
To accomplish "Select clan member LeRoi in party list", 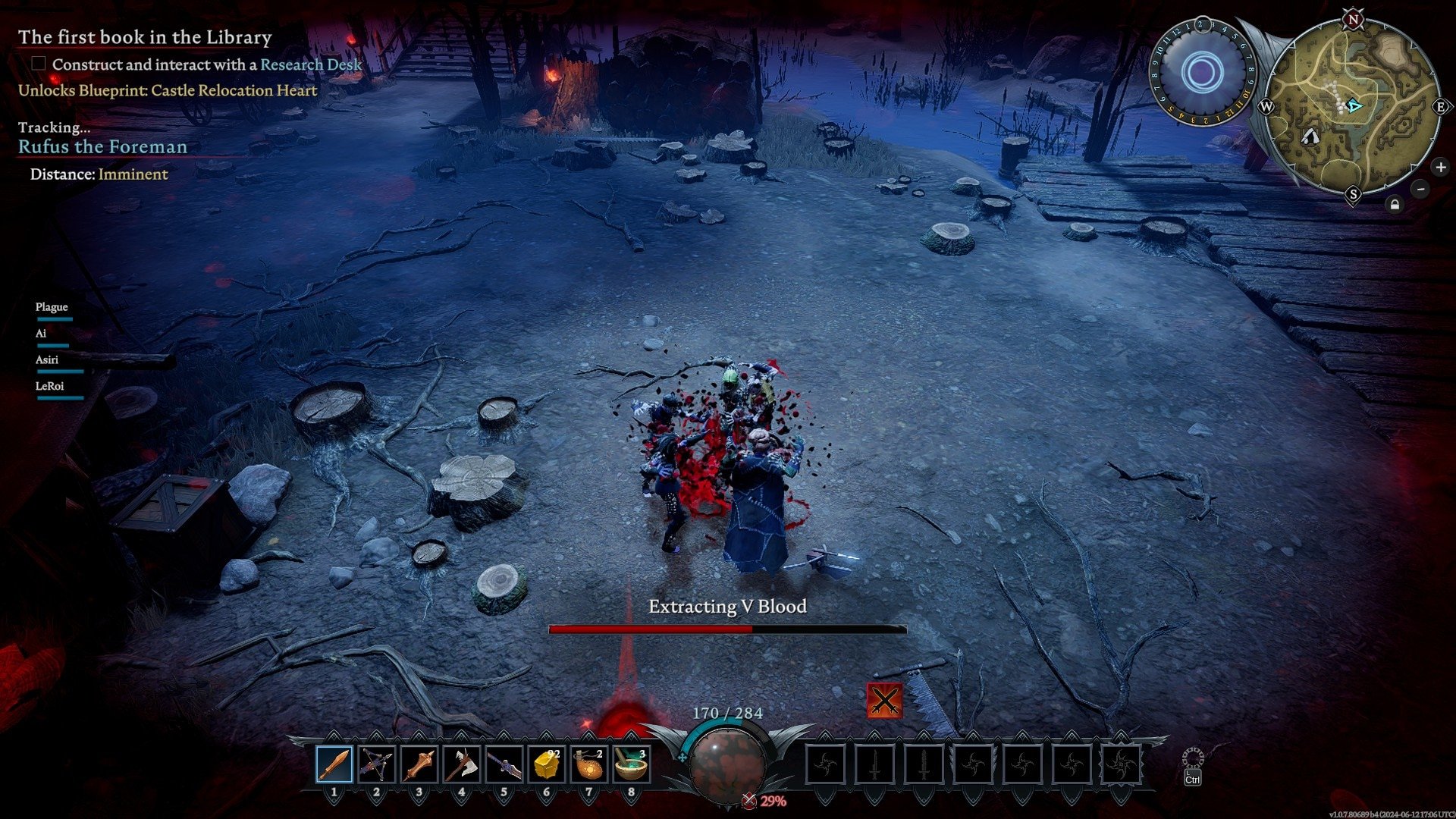I will [50, 386].
